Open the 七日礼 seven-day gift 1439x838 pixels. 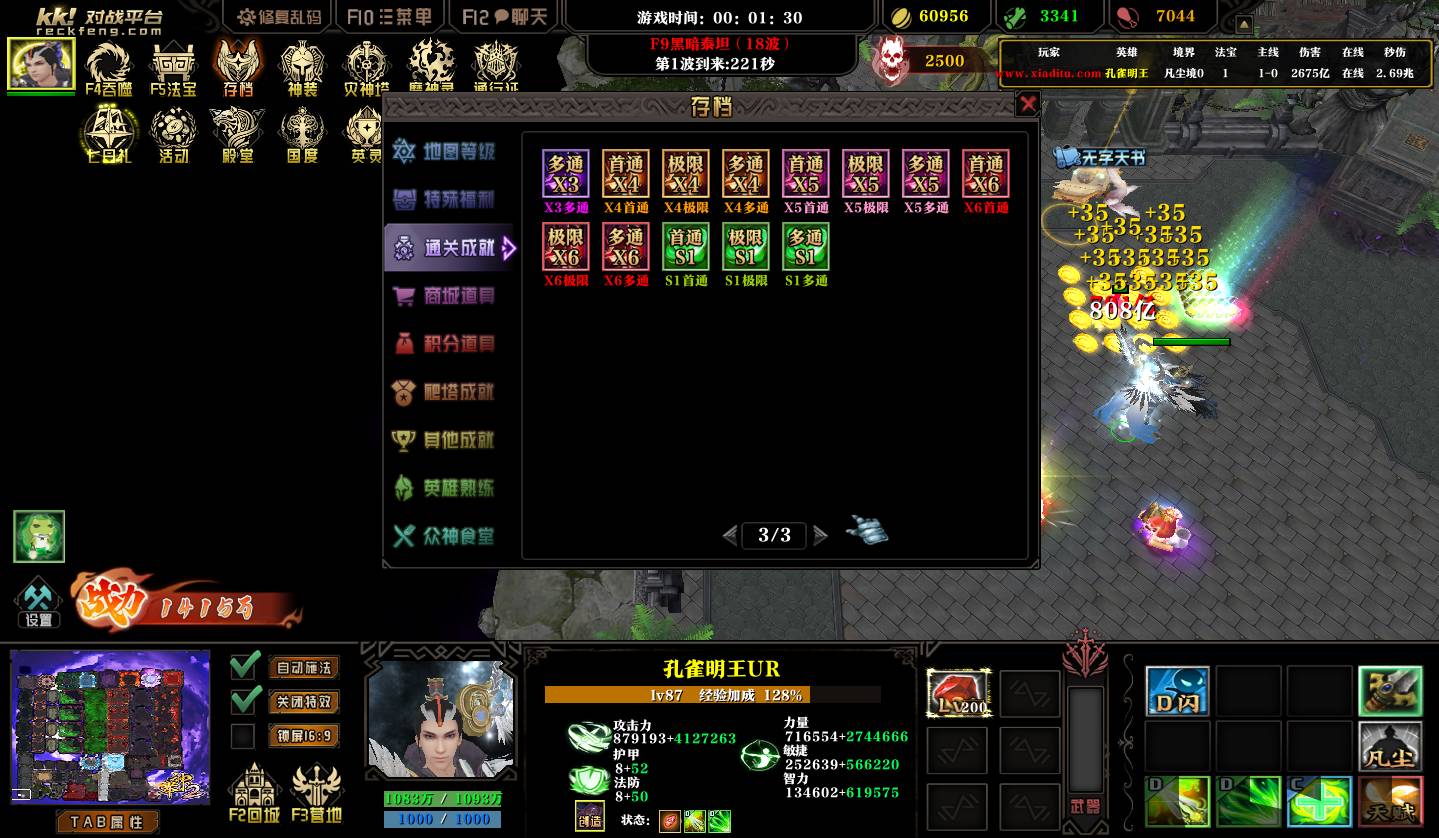(109, 135)
